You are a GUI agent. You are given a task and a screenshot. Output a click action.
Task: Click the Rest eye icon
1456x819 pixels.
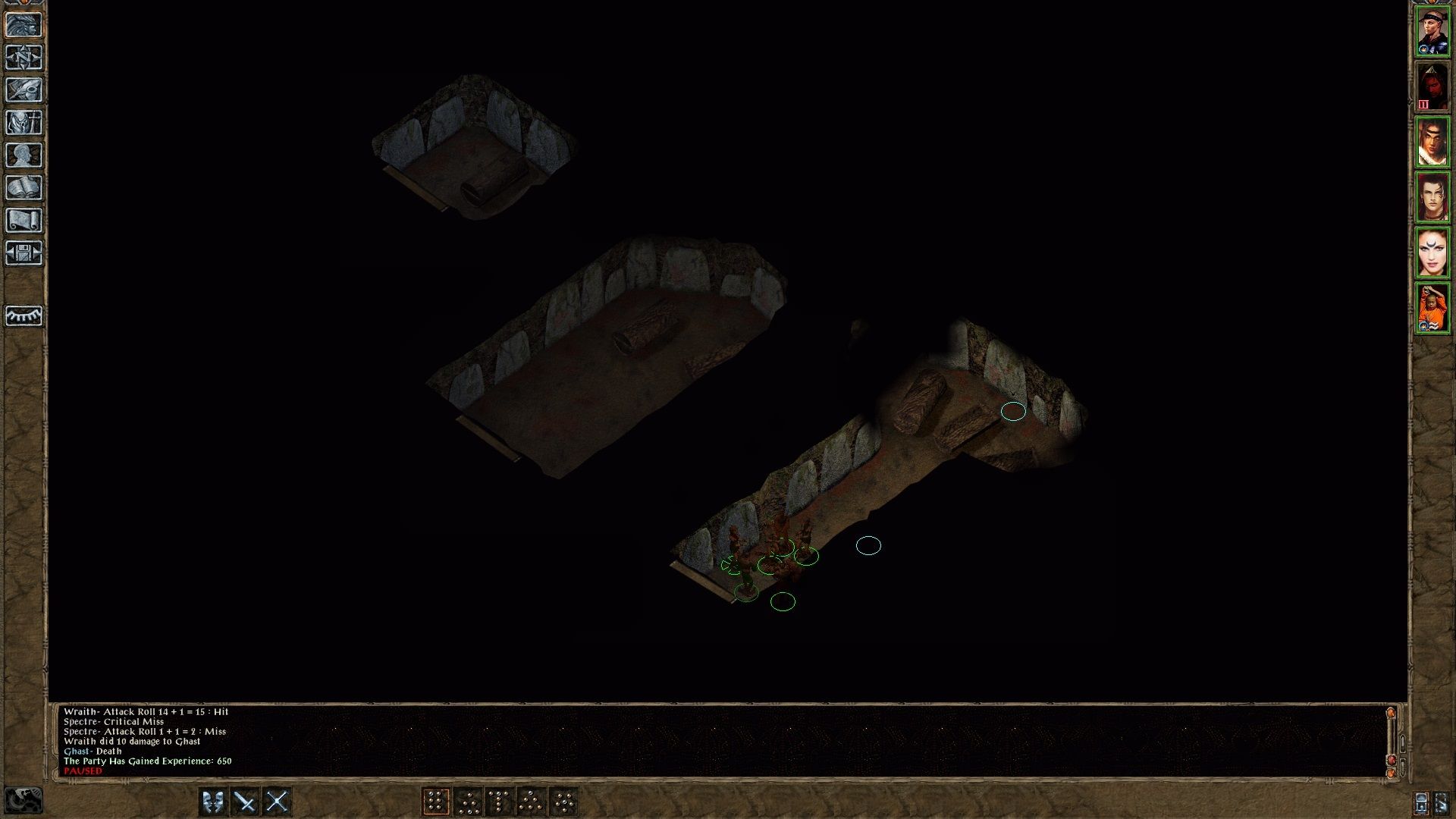tap(25, 317)
